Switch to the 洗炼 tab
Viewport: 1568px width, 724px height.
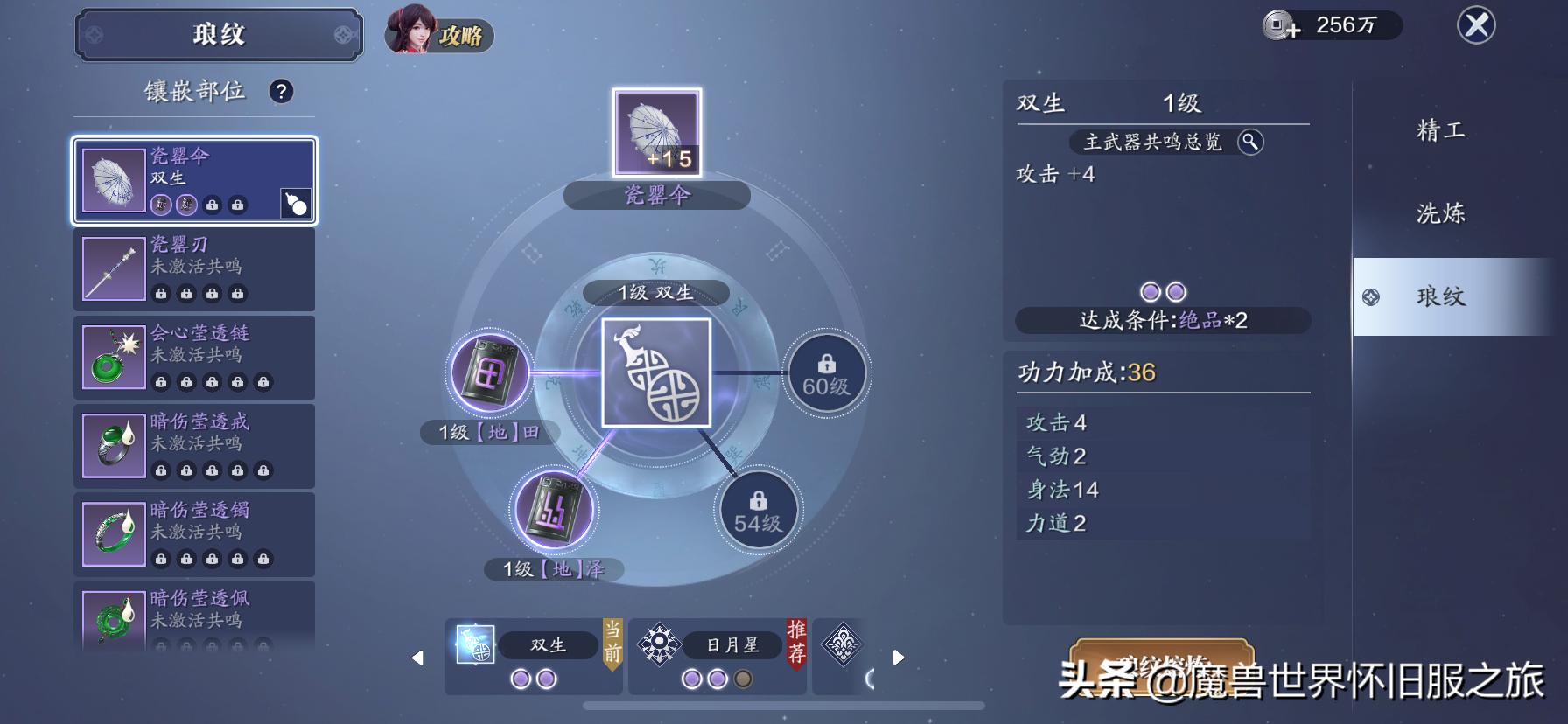pos(1440,212)
